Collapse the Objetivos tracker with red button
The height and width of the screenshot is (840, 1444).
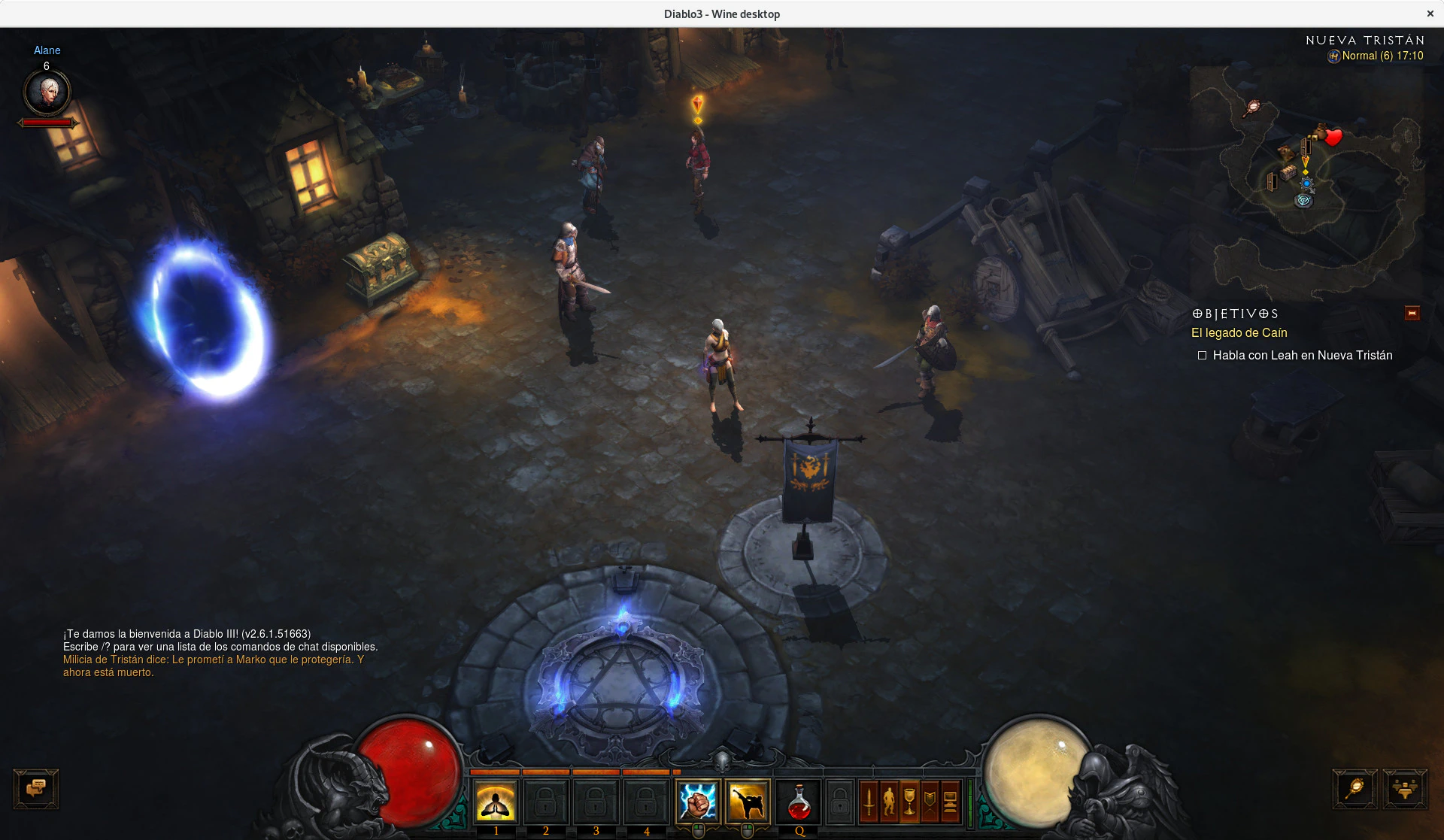pos(1412,313)
